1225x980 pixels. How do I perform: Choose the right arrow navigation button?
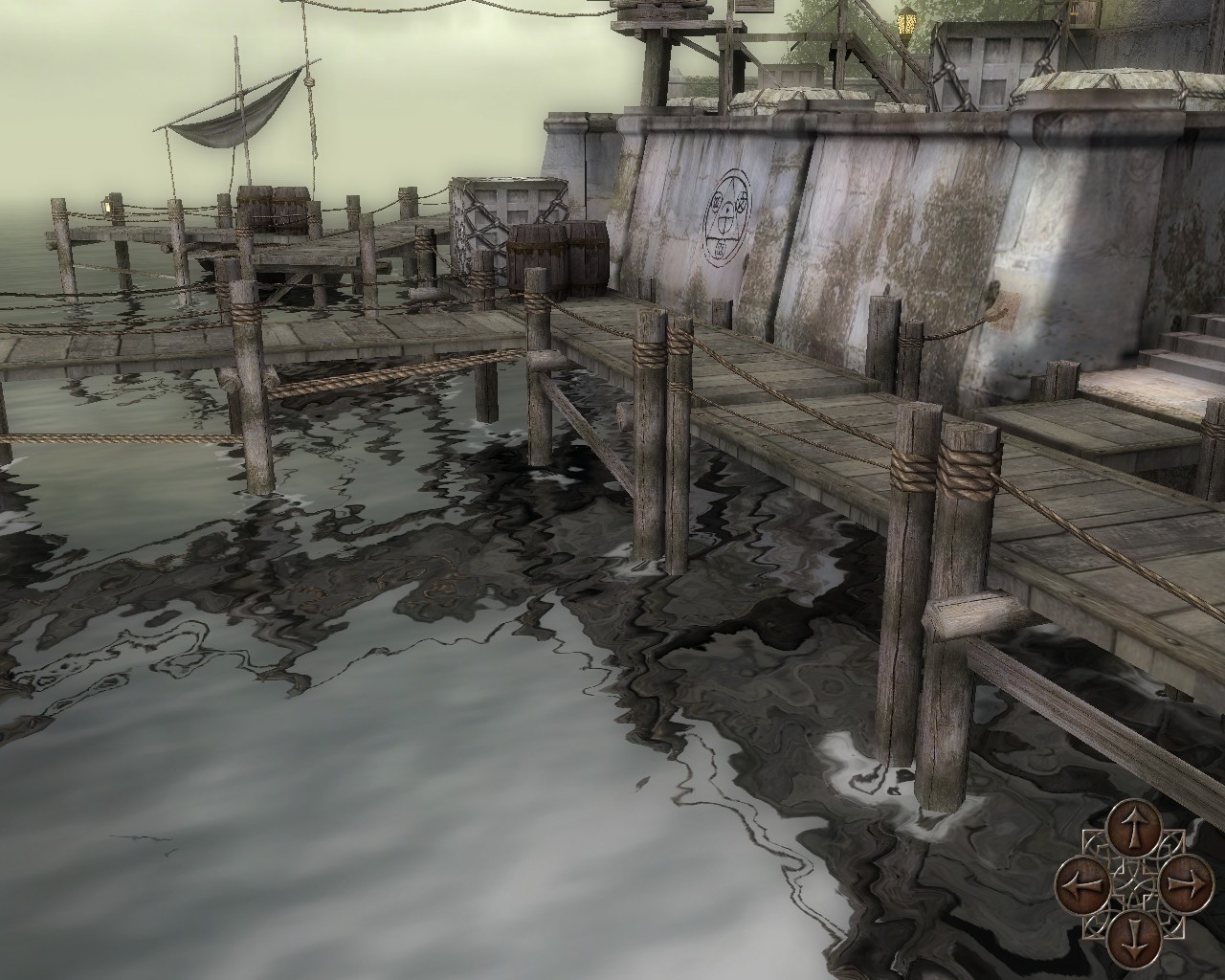(1185, 880)
